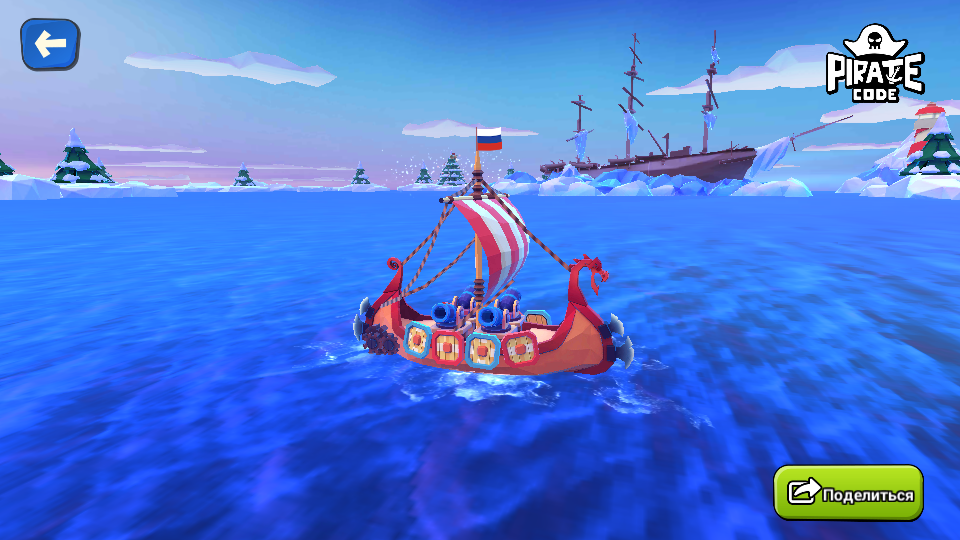Tap the green Поделиться share button
960x540 pixels.
(x=849, y=493)
